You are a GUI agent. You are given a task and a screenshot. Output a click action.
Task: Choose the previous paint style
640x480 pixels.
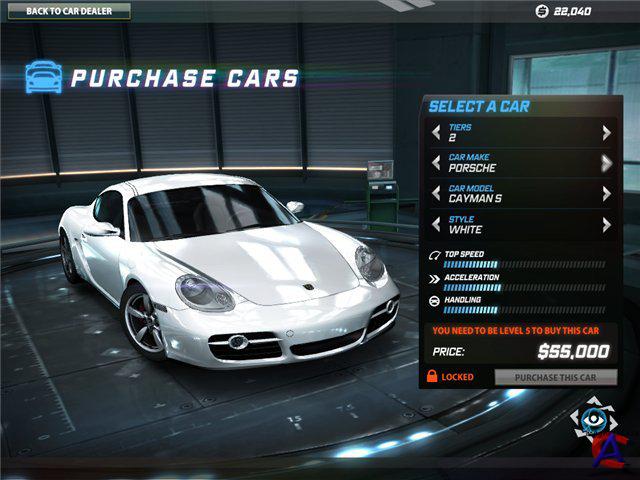tap(435, 225)
